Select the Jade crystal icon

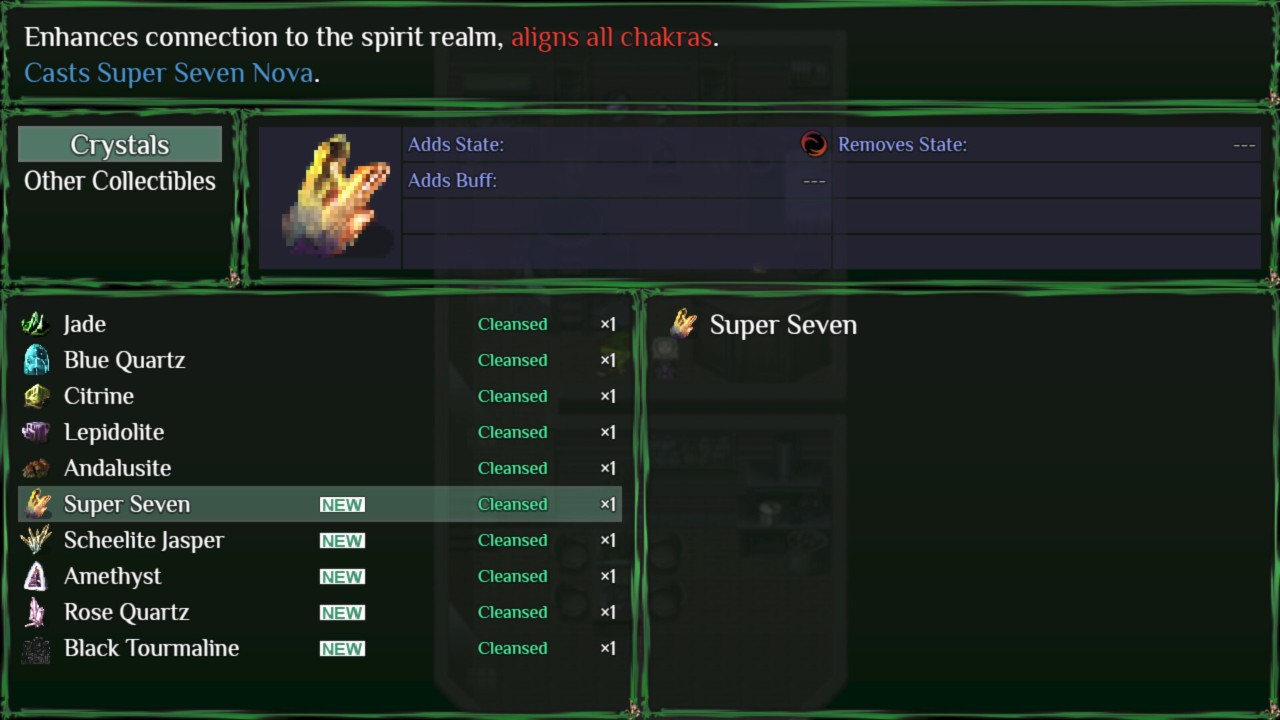click(x=36, y=324)
